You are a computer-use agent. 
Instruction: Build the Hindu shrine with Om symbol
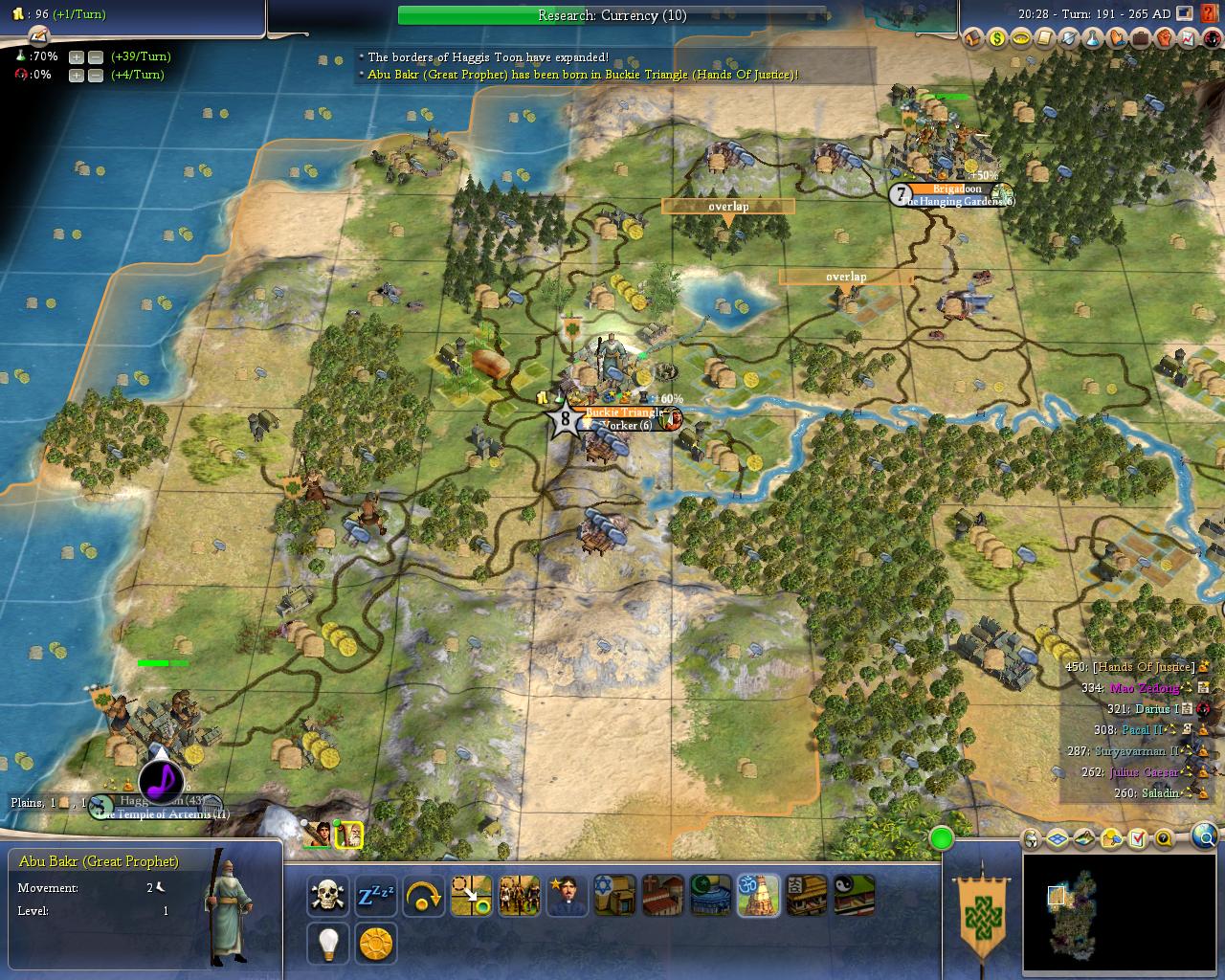758,896
